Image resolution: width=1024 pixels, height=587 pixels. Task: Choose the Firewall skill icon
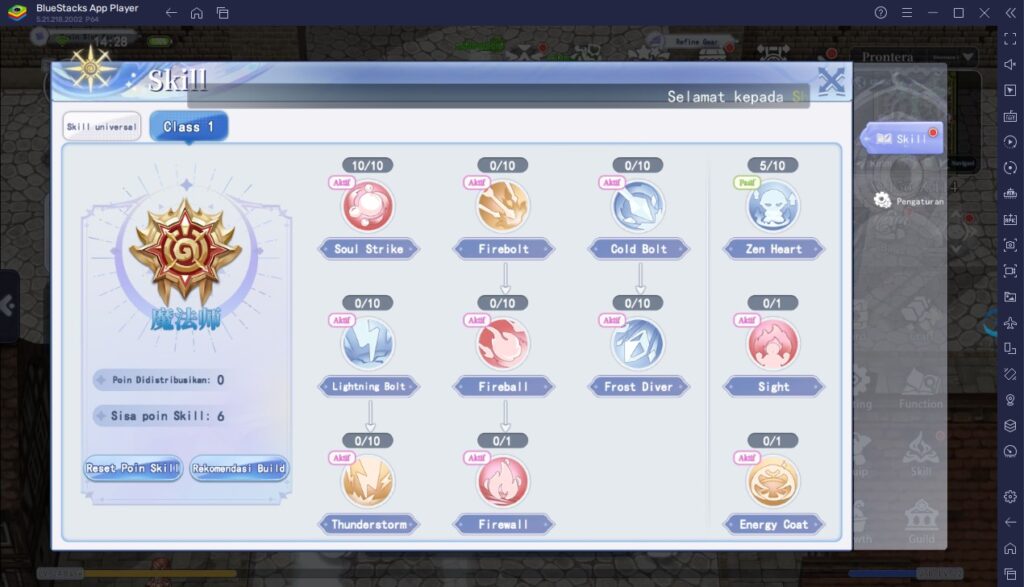pyautogui.click(x=504, y=481)
